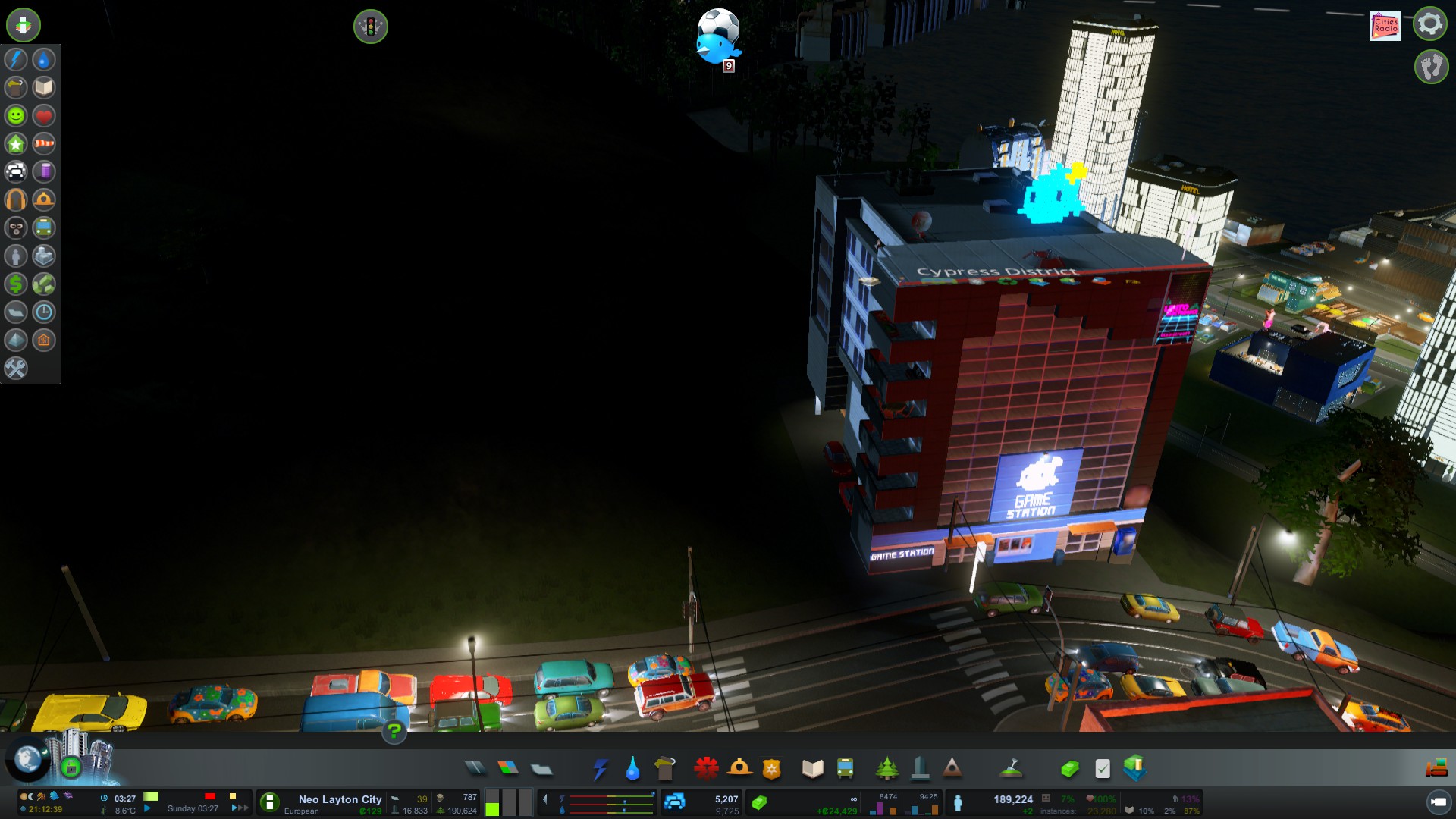Open the water droplet services menu
This screenshot has width=1456, height=819.
[x=632, y=769]
